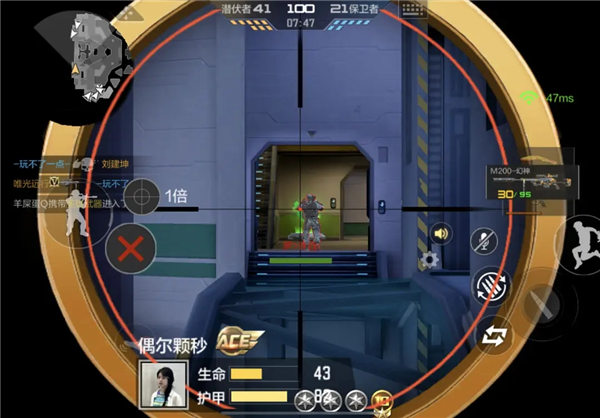
Task: Toggle the muted microphone button
Action: point(483,241)
